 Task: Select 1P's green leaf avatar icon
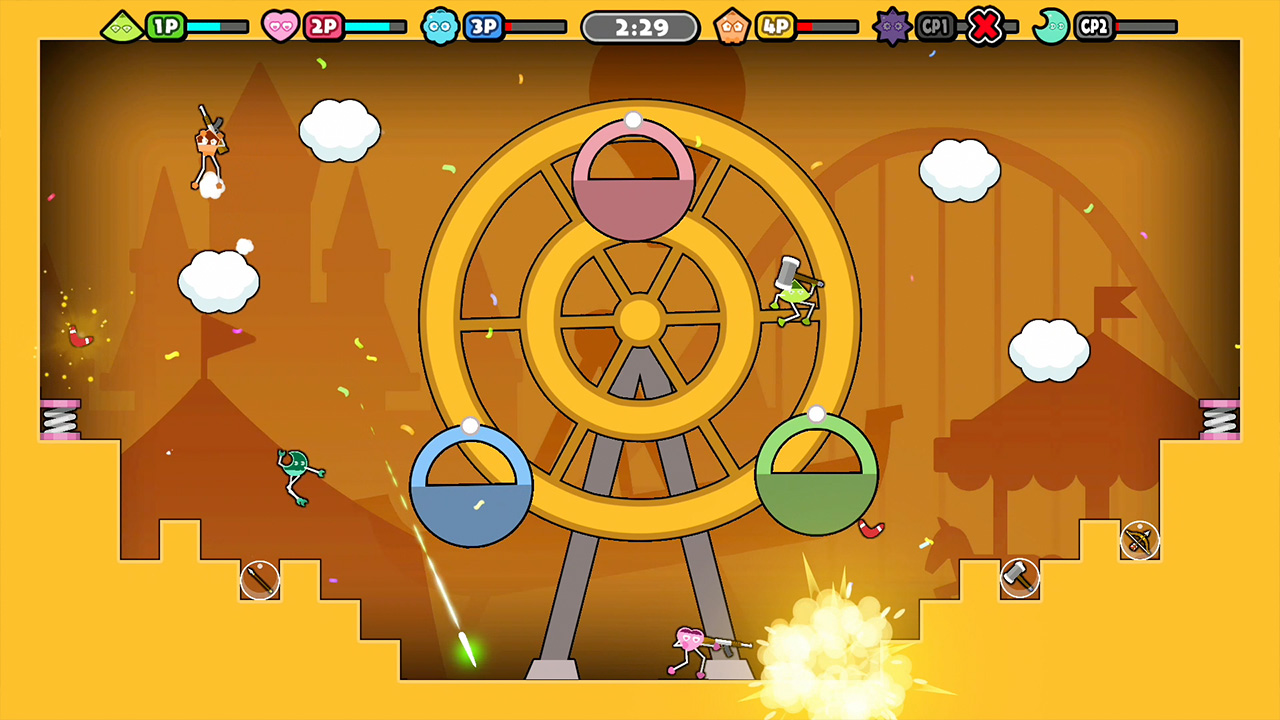(x=123, y=25)
